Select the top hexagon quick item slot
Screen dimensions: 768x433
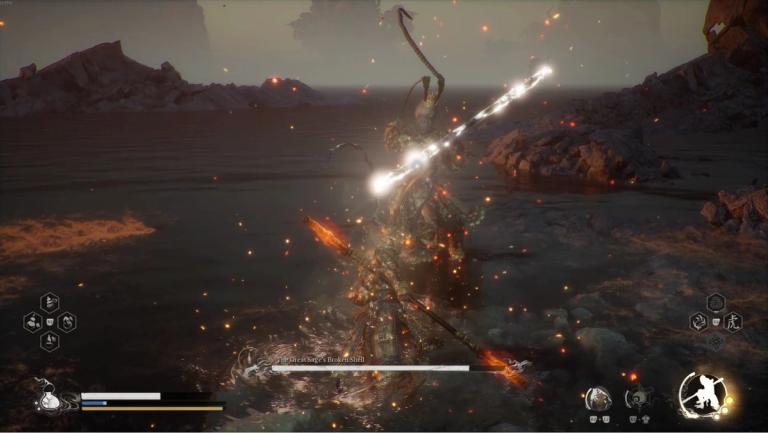click(49, 302)
